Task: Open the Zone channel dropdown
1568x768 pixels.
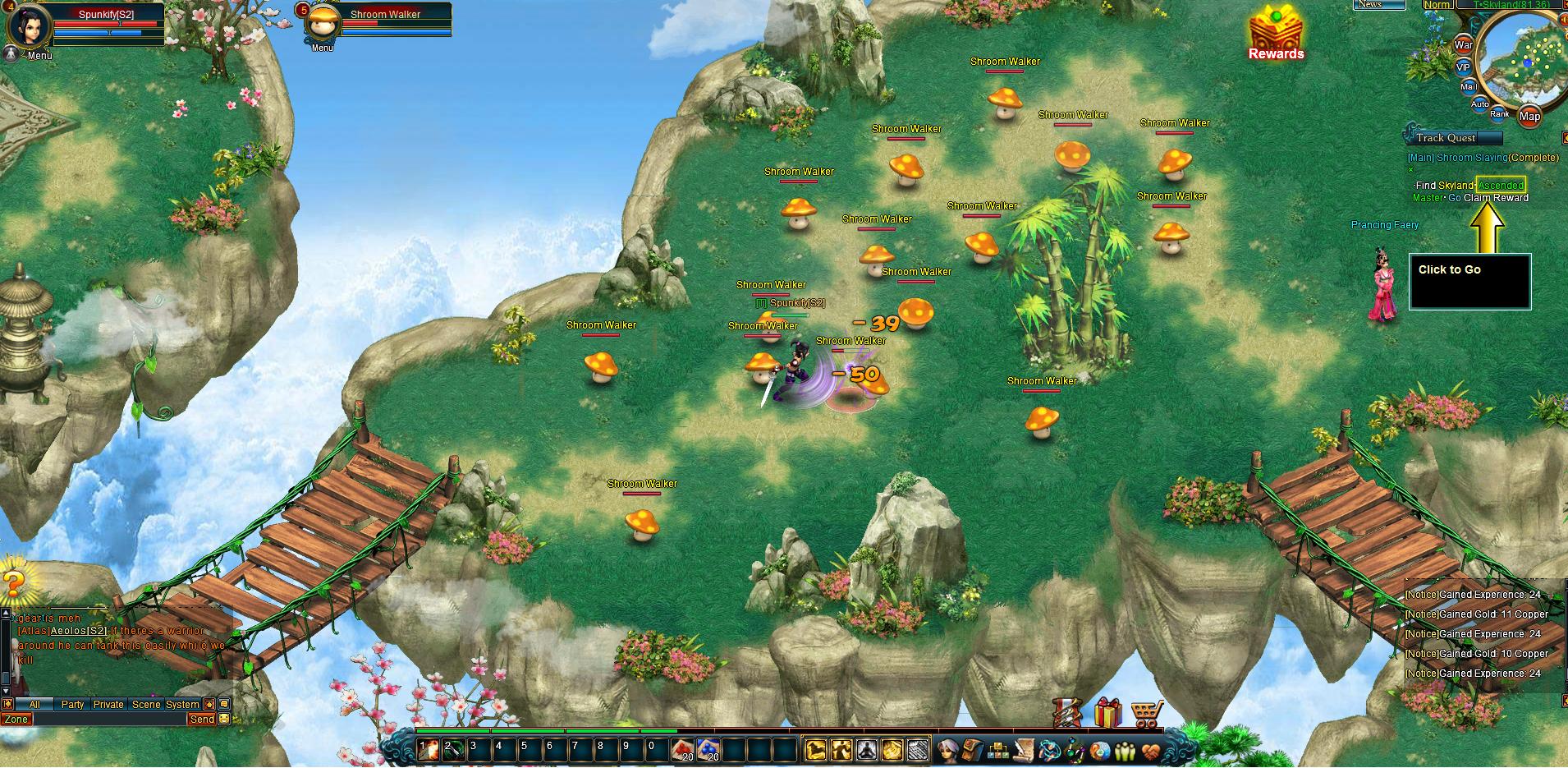Action: tap(18, 719)
